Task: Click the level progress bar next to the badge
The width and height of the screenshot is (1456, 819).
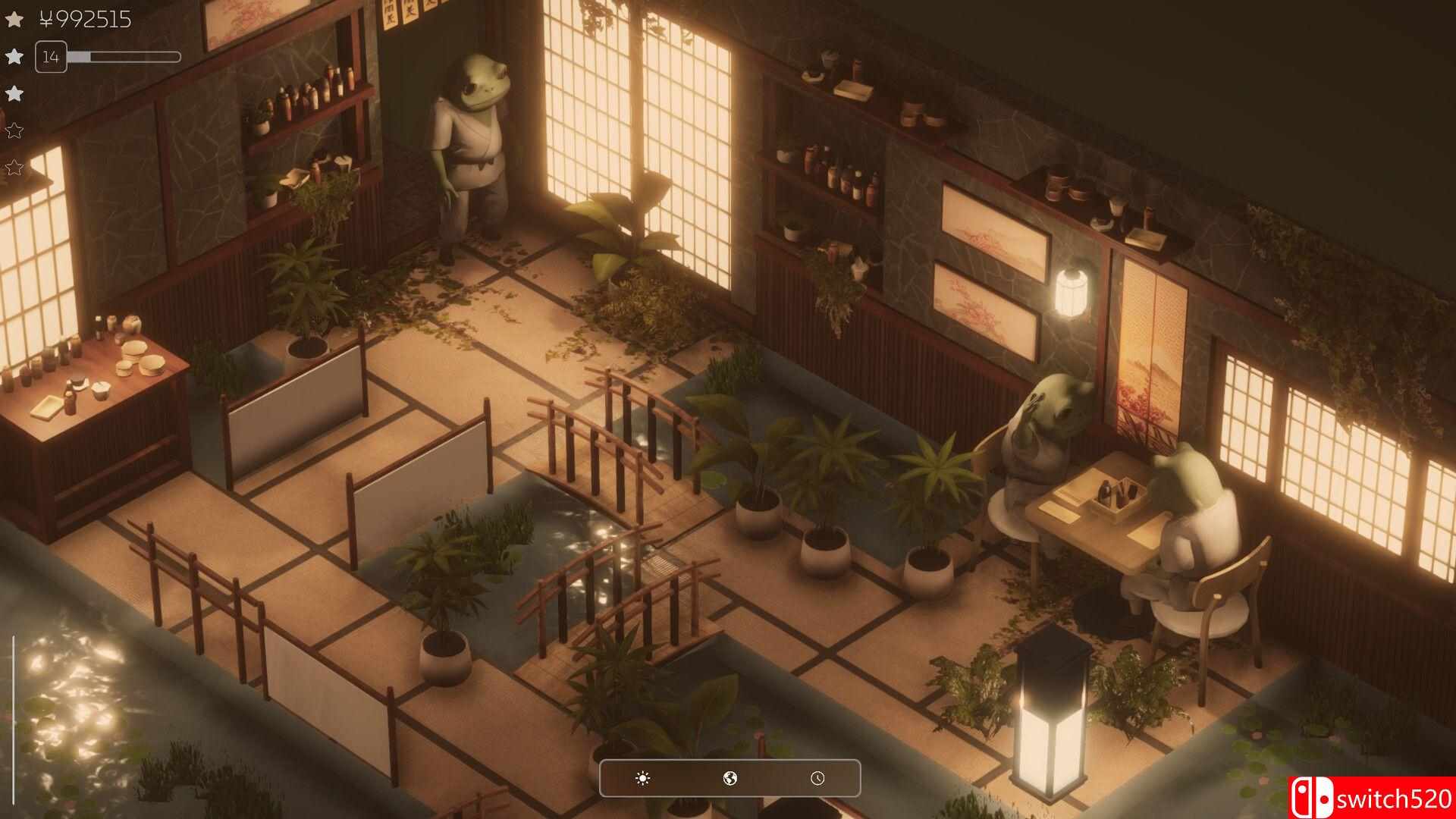Action: click(125, 55)
